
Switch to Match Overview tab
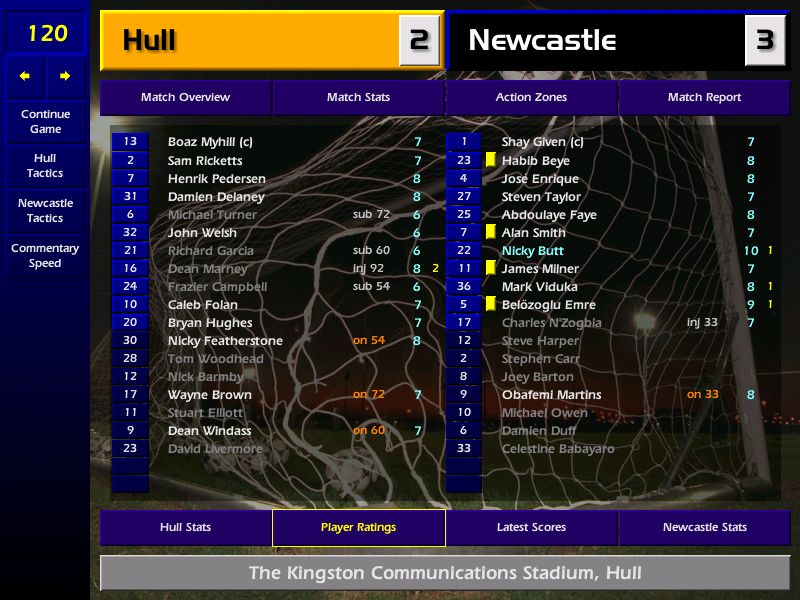[x=185, y=98]
